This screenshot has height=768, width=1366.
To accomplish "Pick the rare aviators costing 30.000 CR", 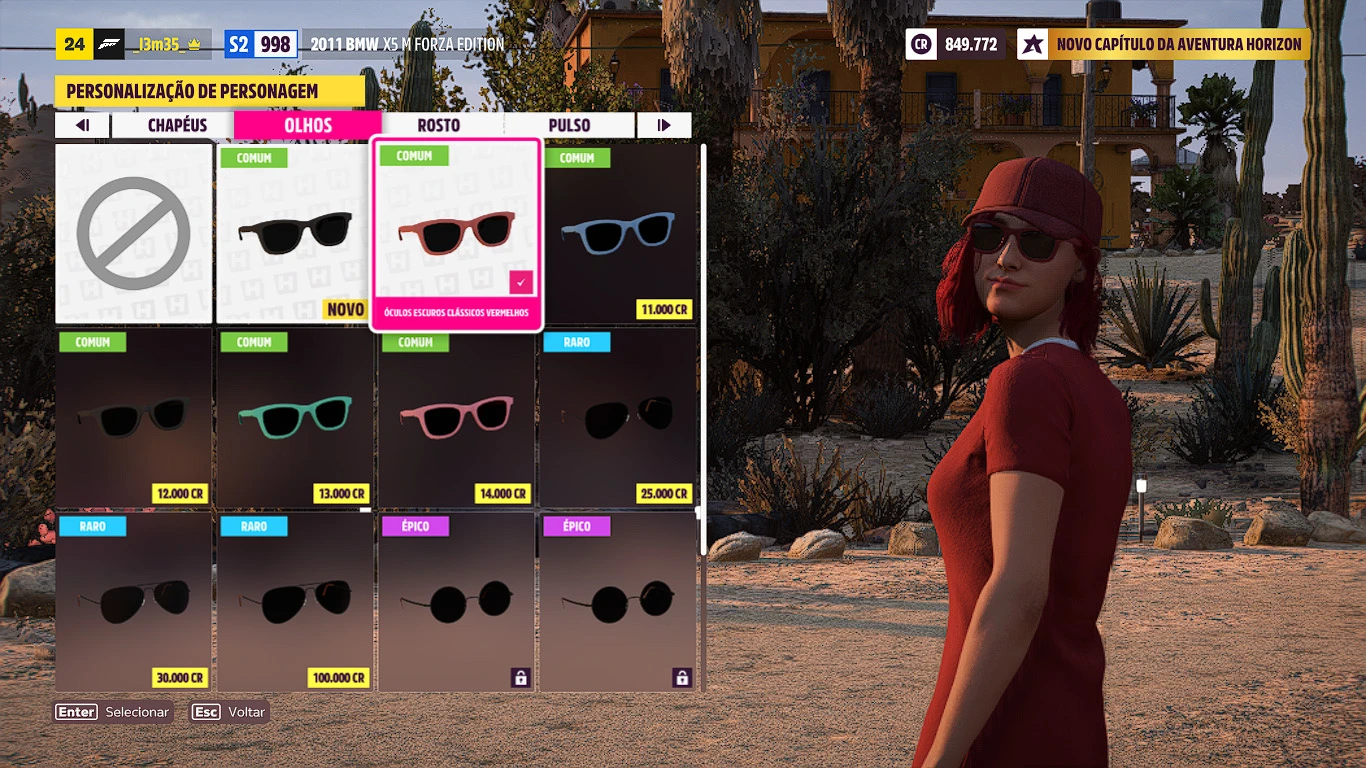I will click(x=134, y=602).
